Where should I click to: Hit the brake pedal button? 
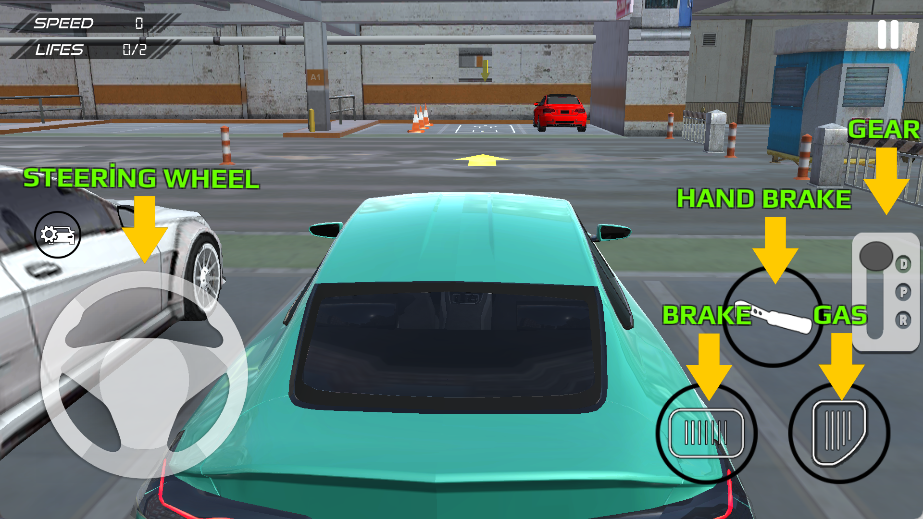tap(706, 433)
